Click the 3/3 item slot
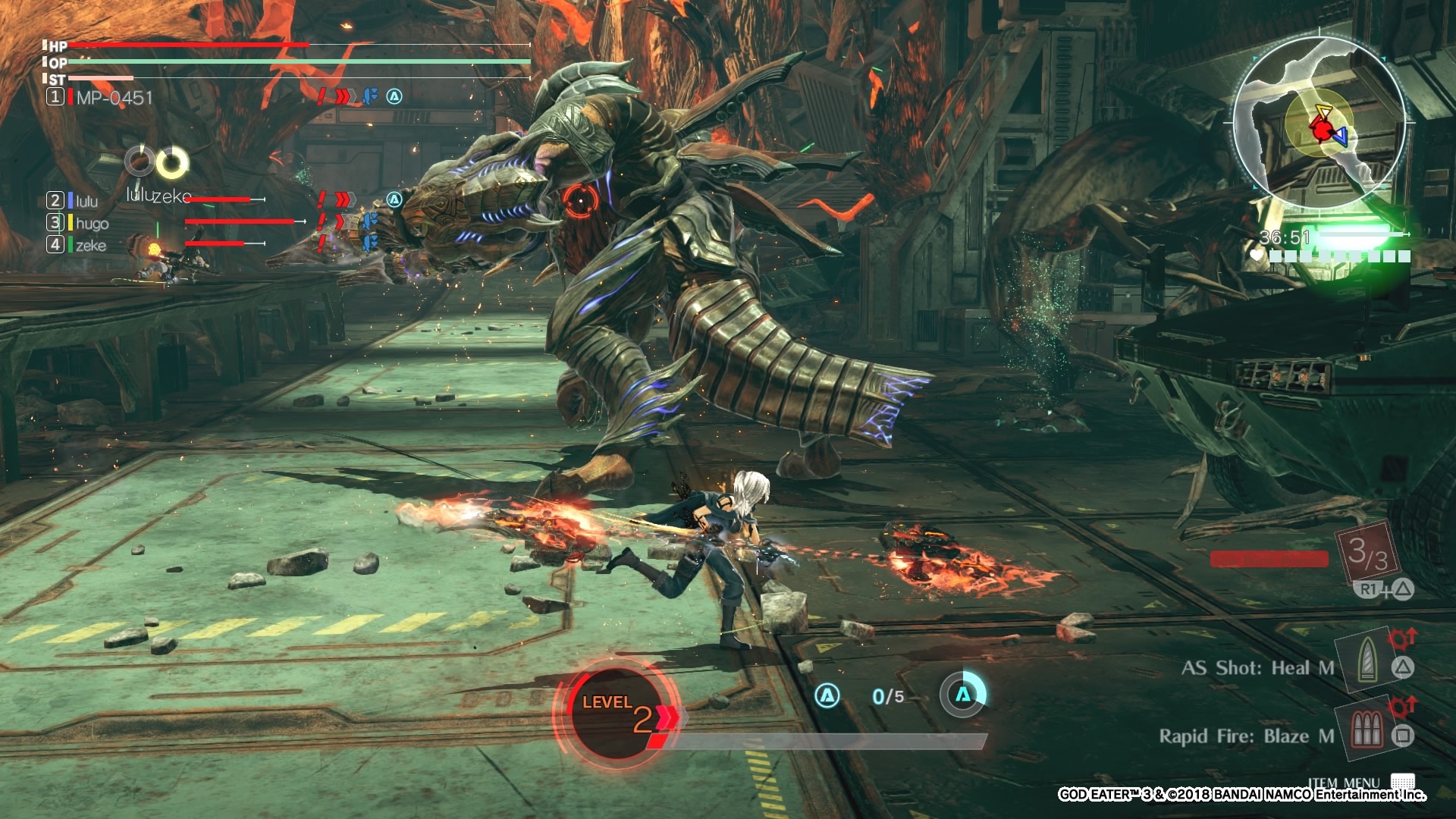The width and height of the screenshot is (1456, 819). [1367, 553]
